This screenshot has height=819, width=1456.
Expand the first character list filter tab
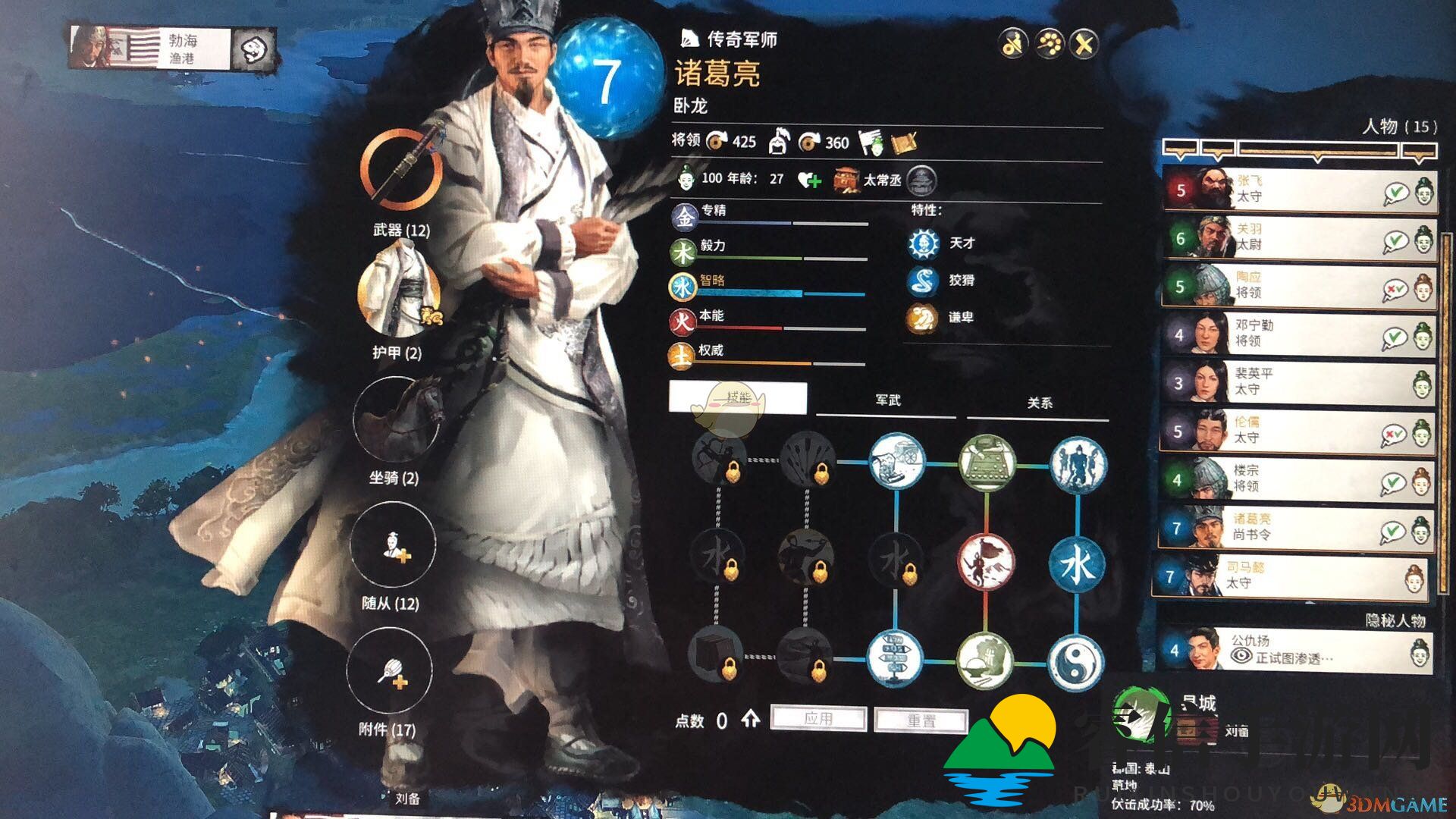click(x=1181, y=149)
